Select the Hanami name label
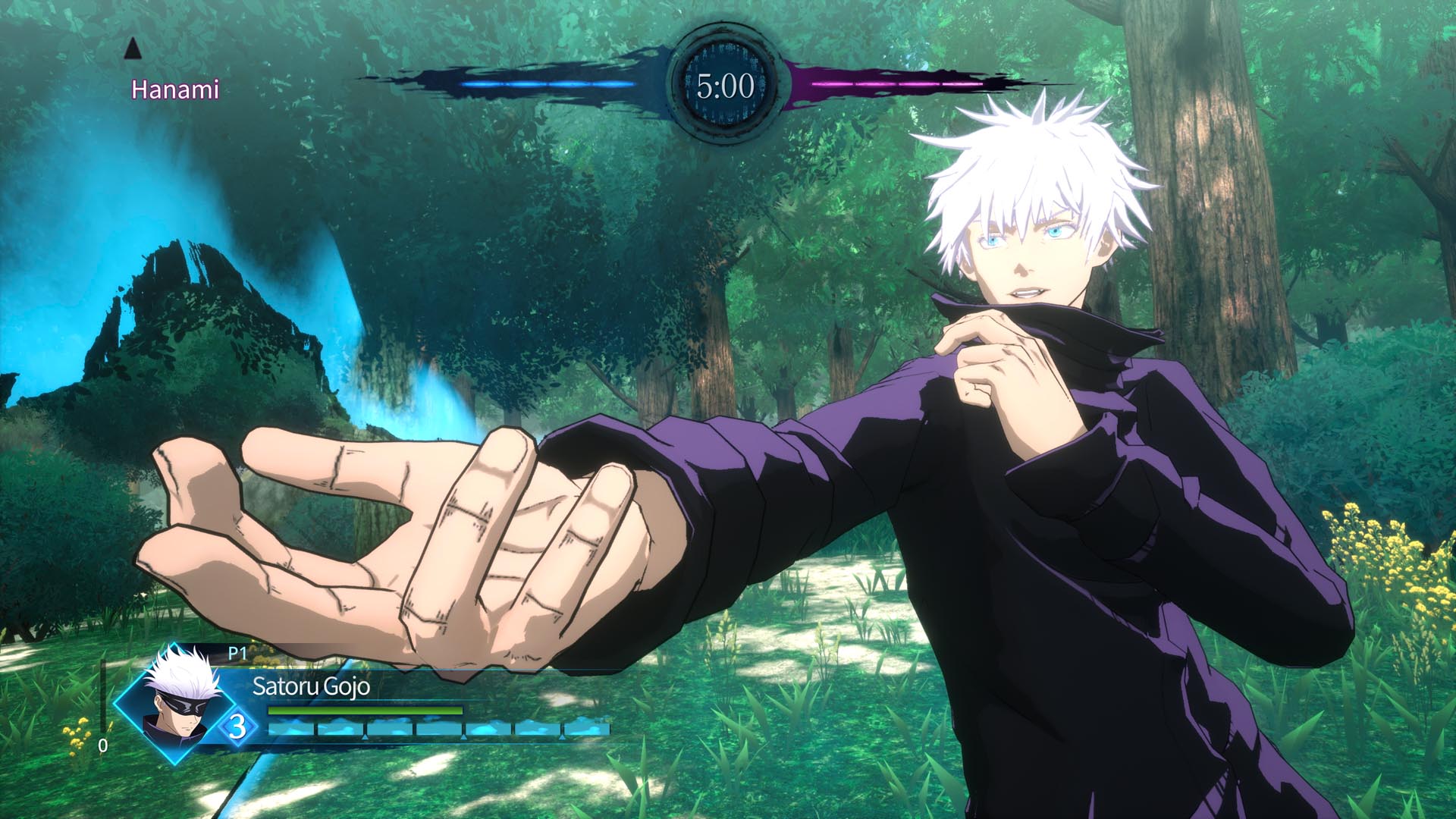1456x819 pixels. 174,89
